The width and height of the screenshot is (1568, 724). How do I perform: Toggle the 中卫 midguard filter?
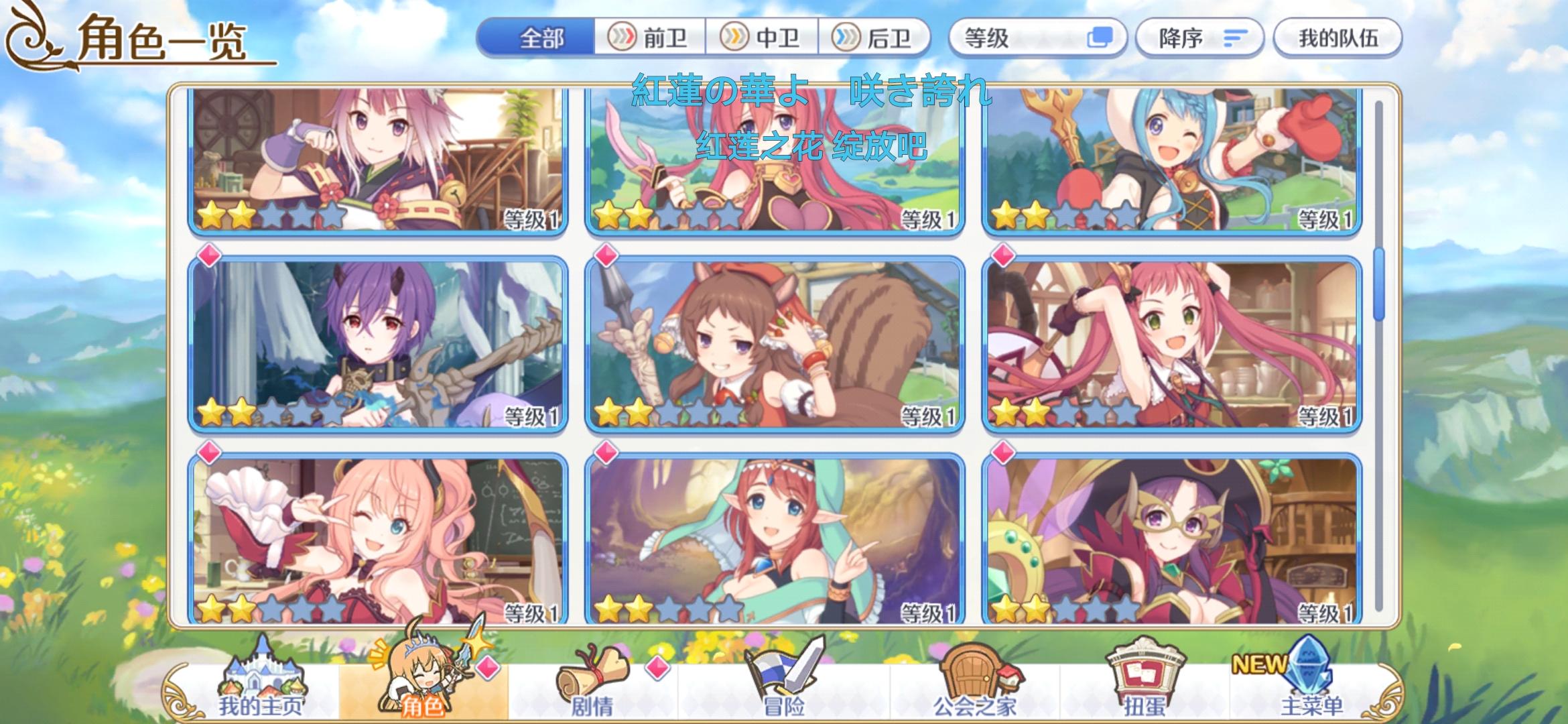(762, 38)
